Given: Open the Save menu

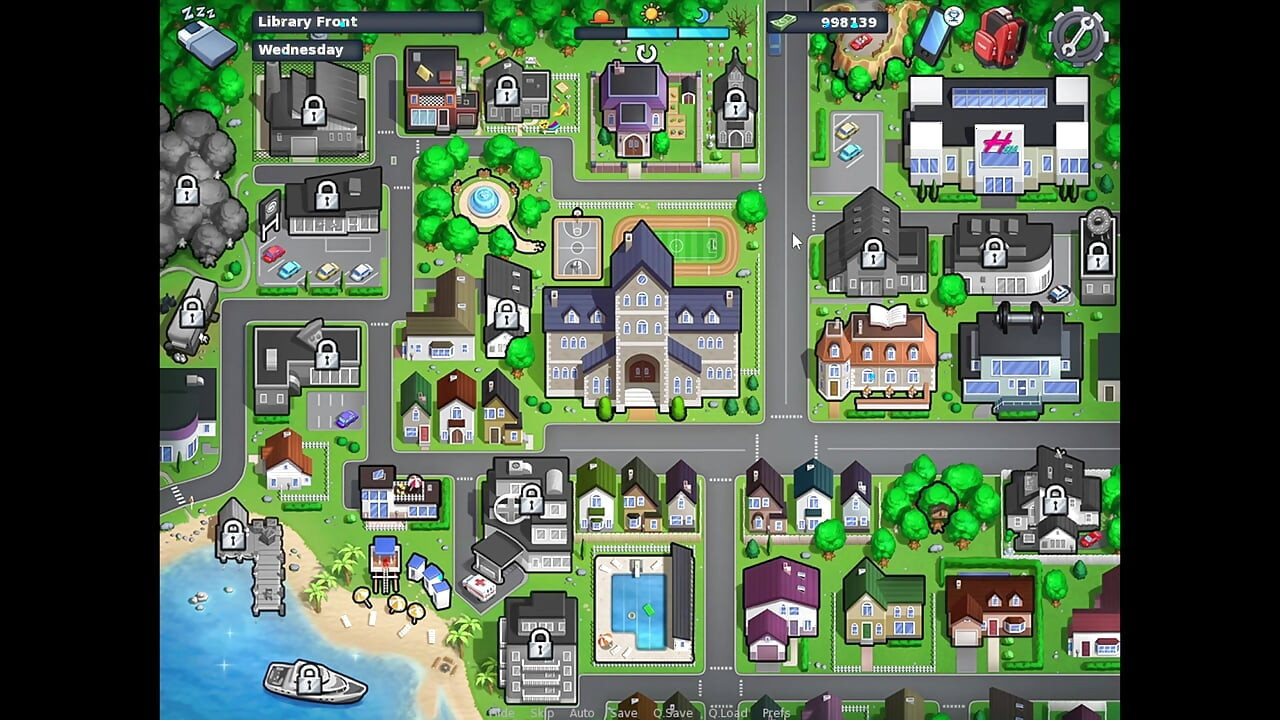Looking at the screenshot, I should 623,713.
